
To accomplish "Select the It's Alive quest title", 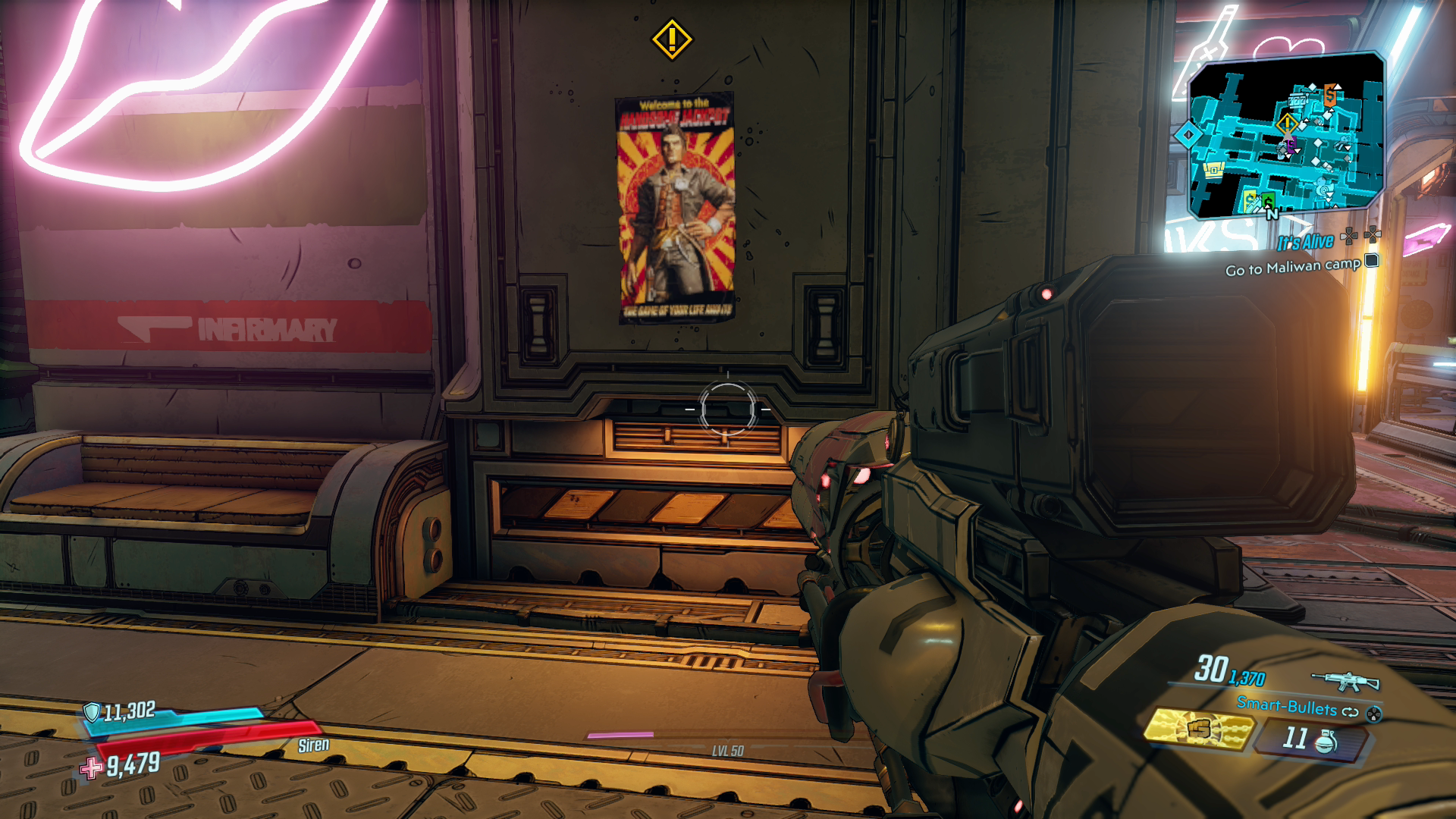I will [1305, 242].
